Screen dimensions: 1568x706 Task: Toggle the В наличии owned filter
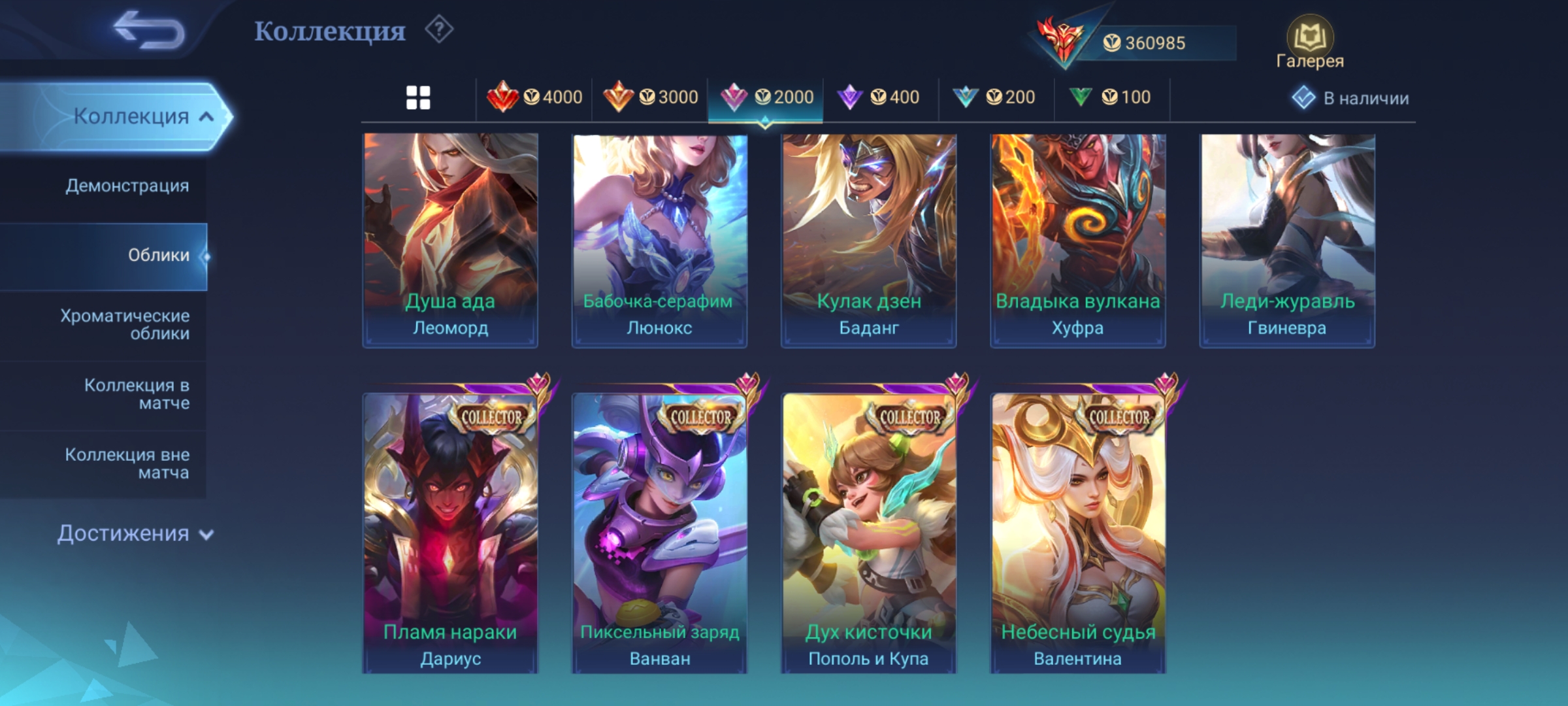[1350, 98]
